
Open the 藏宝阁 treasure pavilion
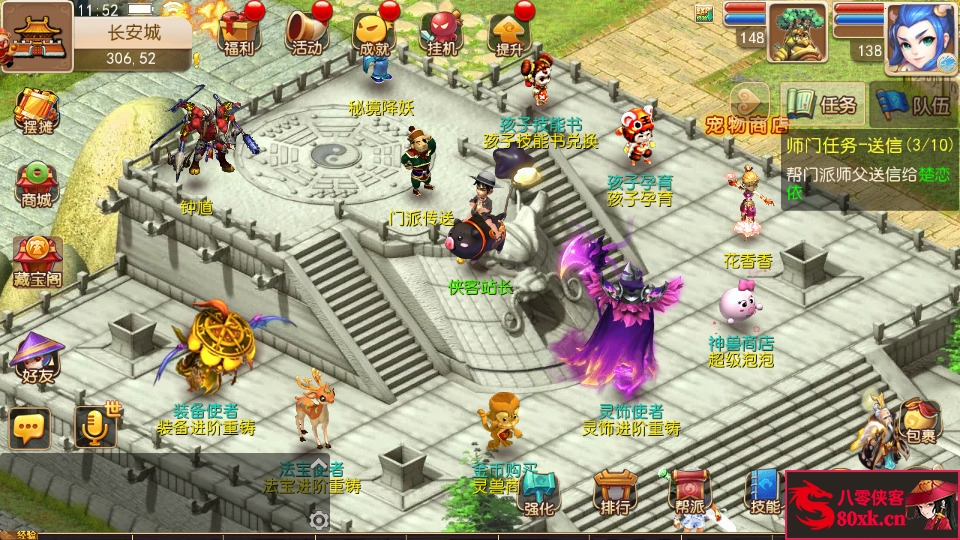[x=37, y=259]
